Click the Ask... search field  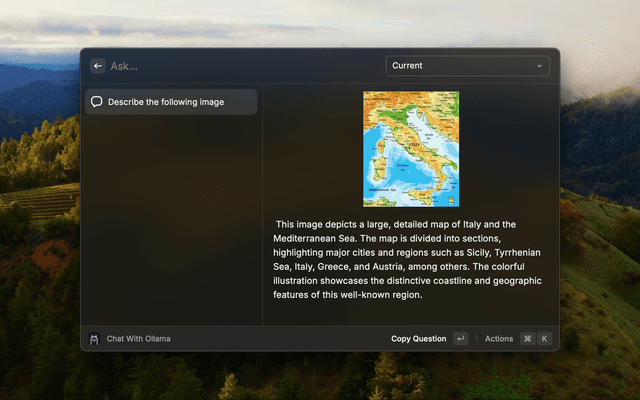coord(240,66)
